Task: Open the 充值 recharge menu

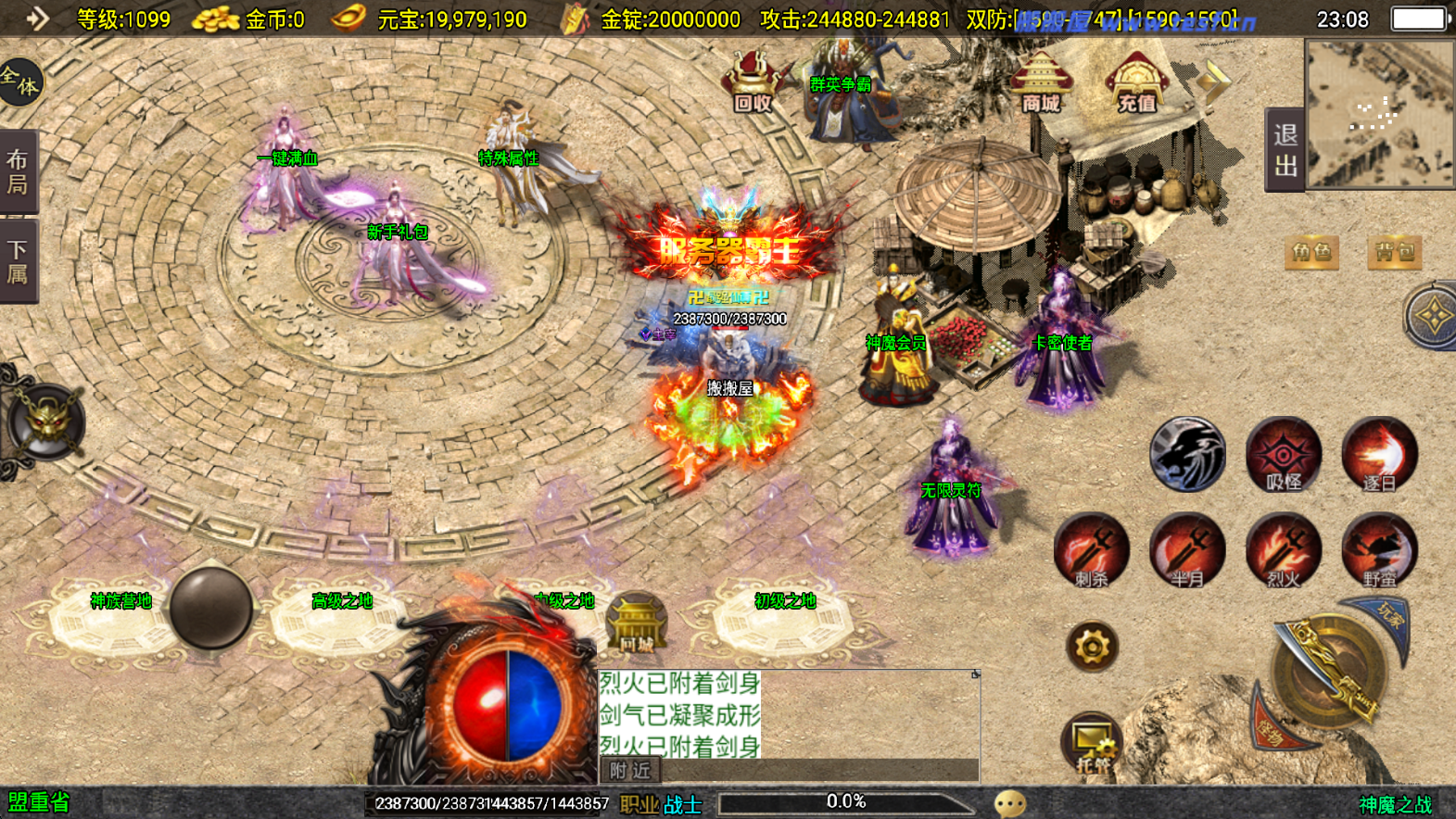Action: (x=1136, y=85)
